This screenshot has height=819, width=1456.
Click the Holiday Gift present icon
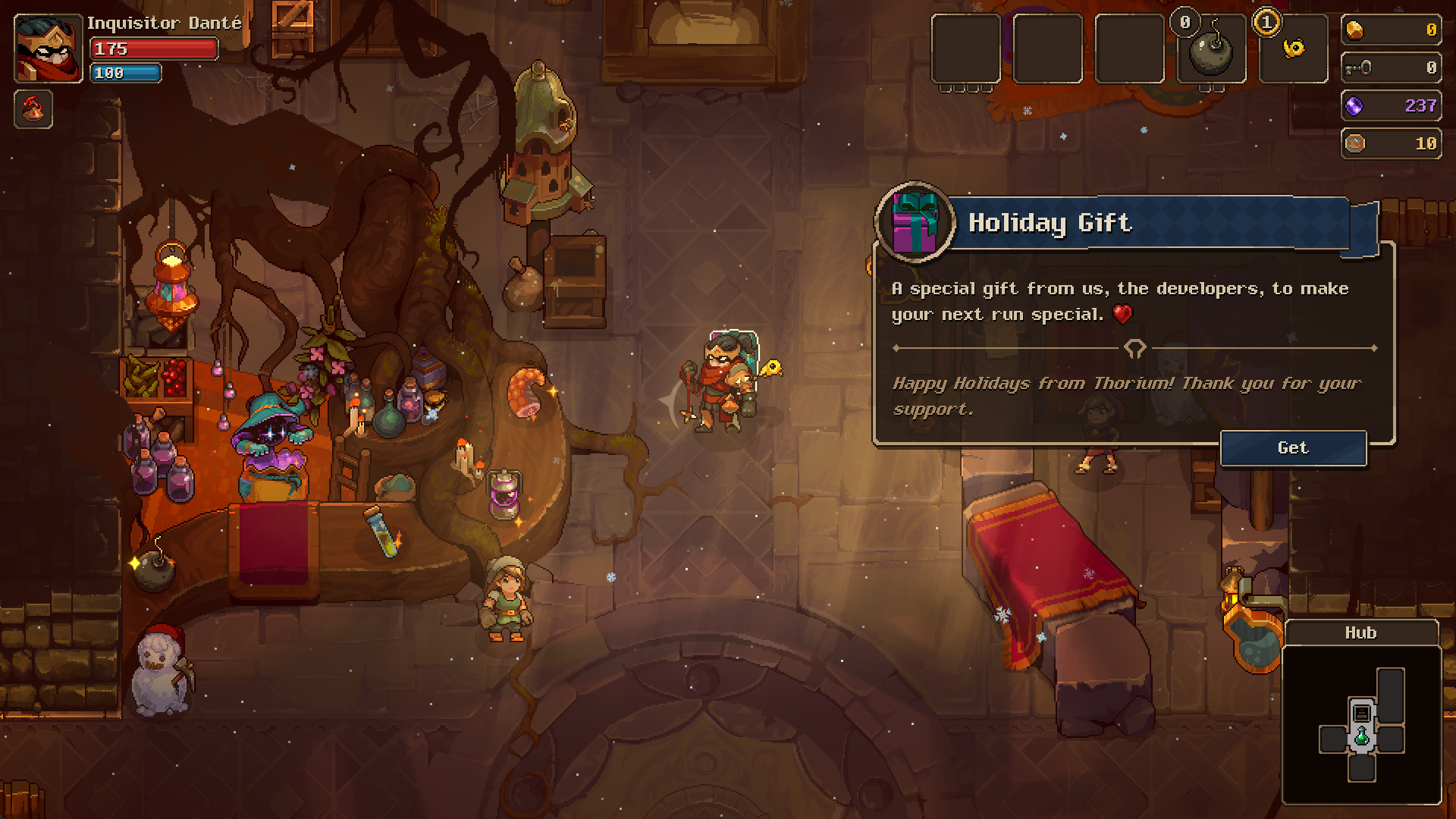click(915, 221)
